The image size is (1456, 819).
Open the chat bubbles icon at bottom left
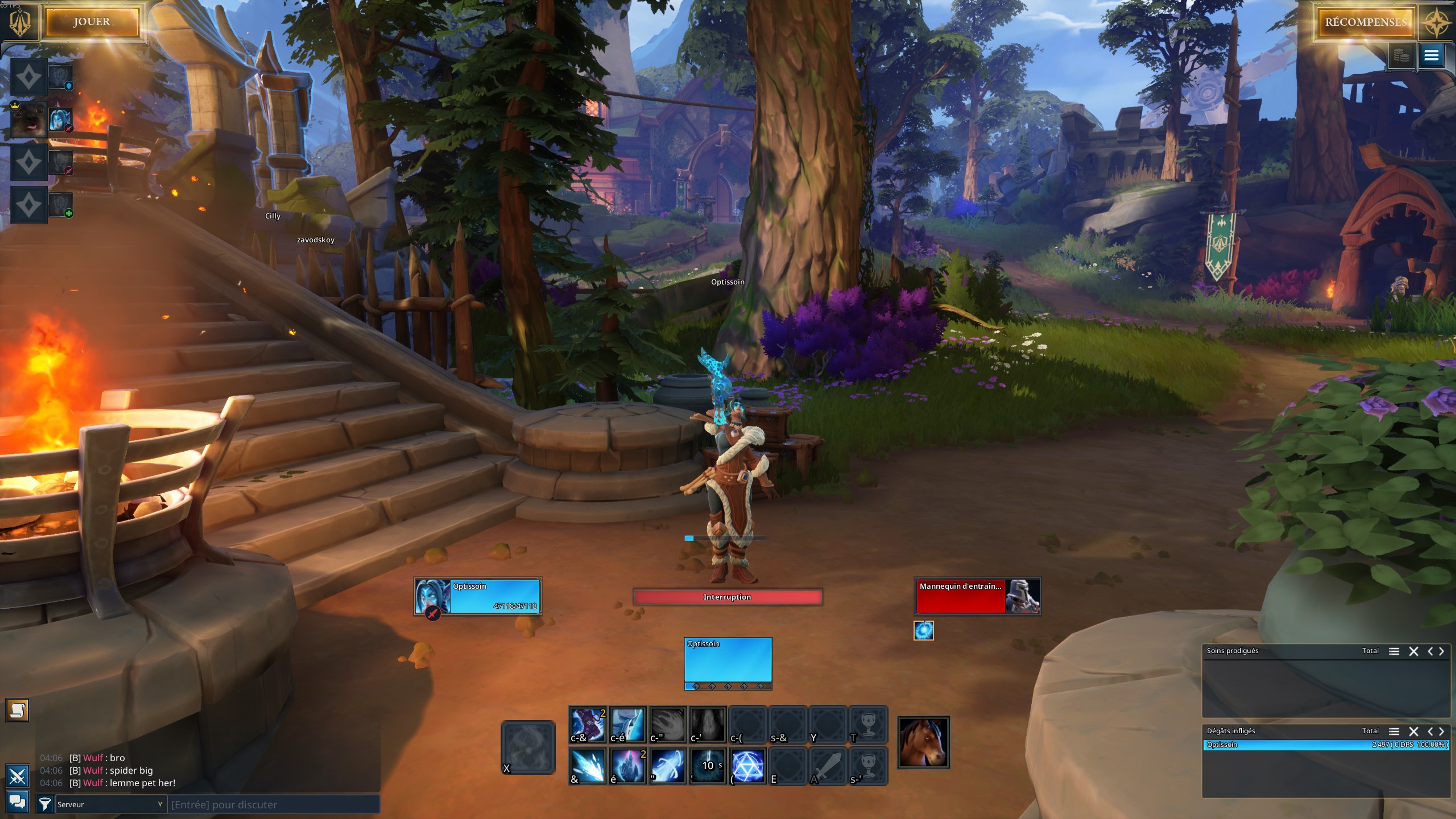tap(18, 803)
